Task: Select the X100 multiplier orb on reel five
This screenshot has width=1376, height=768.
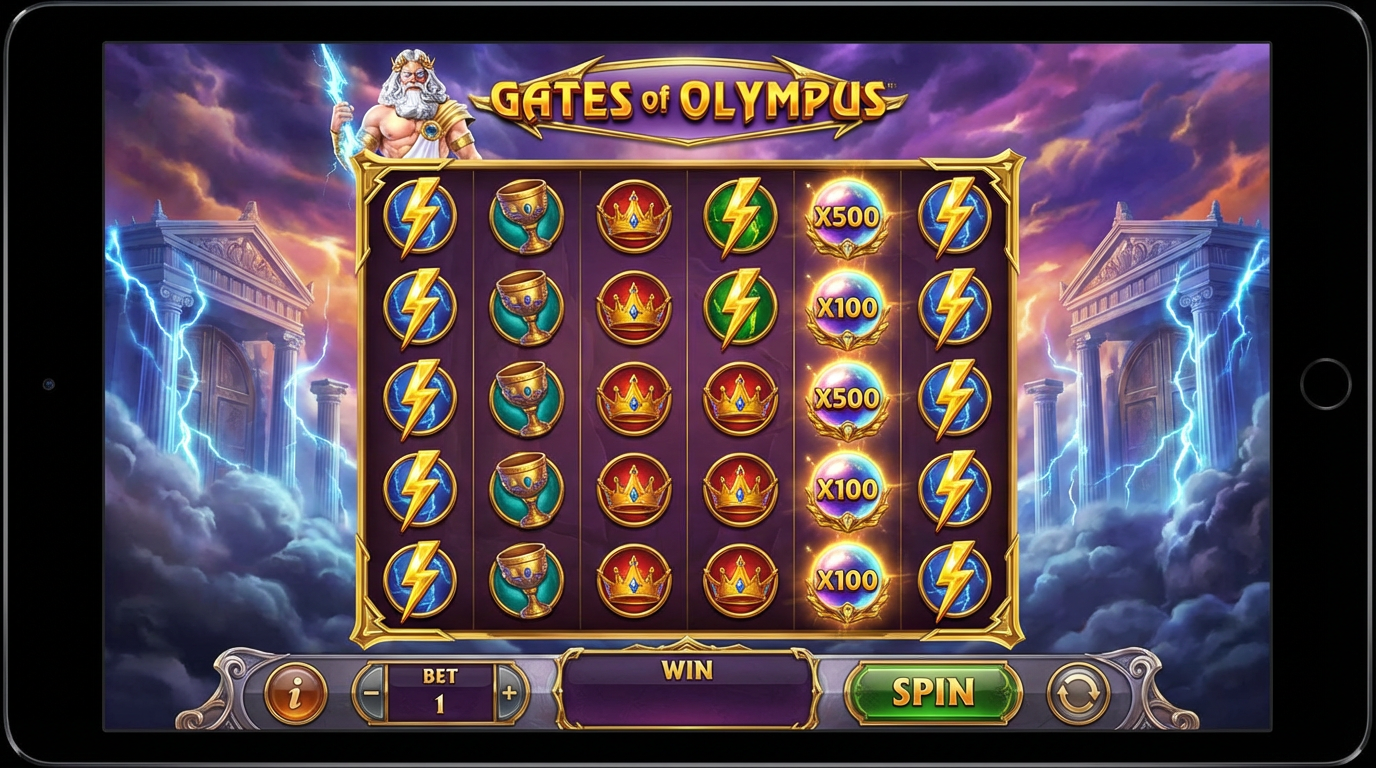Action: point(845,307)
